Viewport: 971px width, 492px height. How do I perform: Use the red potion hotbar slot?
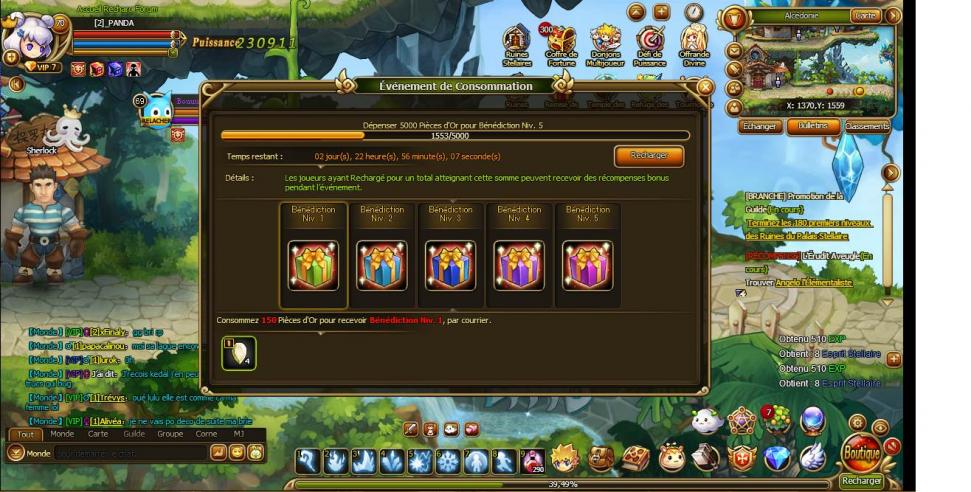coord(533,460)
